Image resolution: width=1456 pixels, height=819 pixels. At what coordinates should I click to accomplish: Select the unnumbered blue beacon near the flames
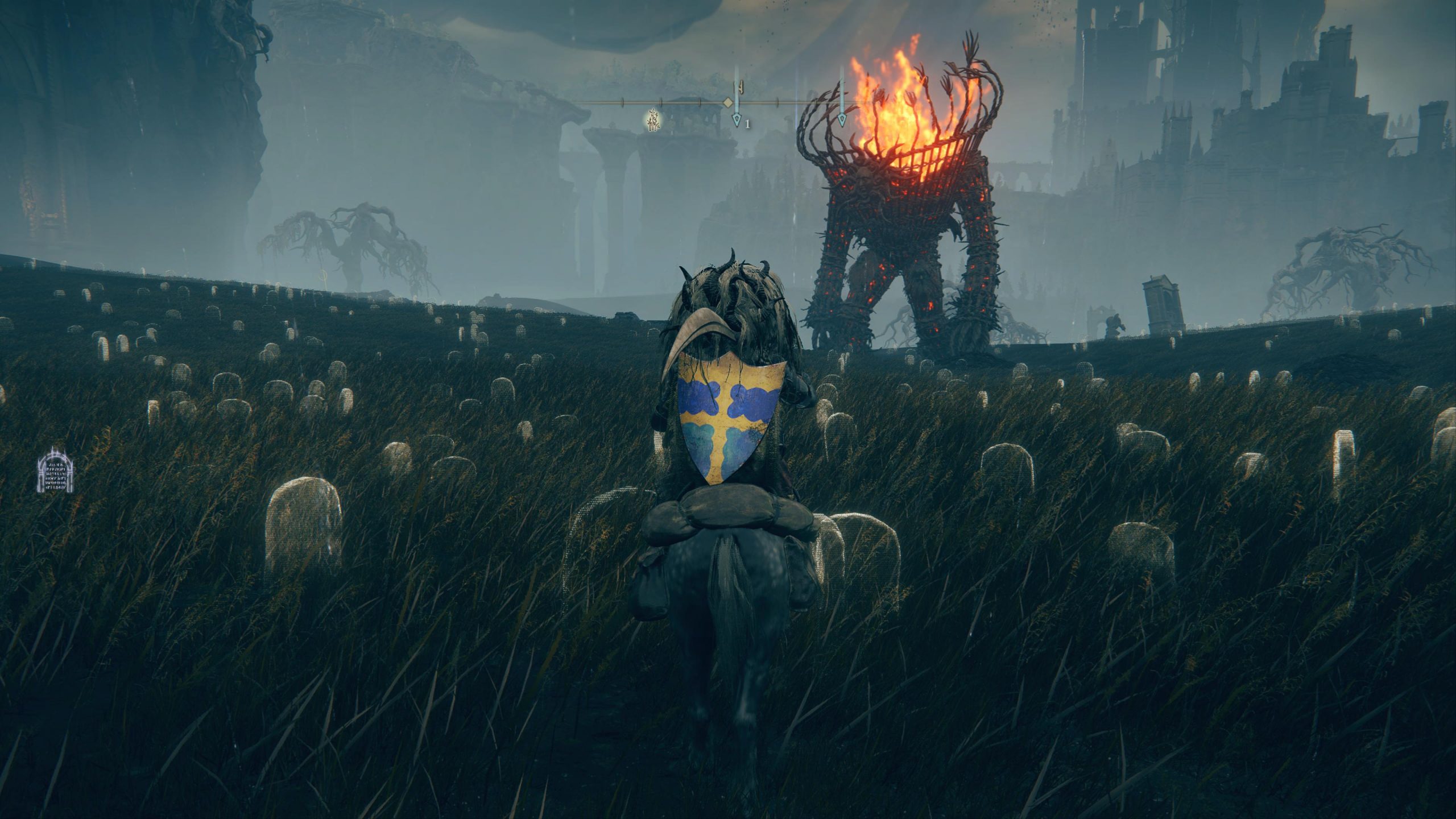[x=842, y=119]
